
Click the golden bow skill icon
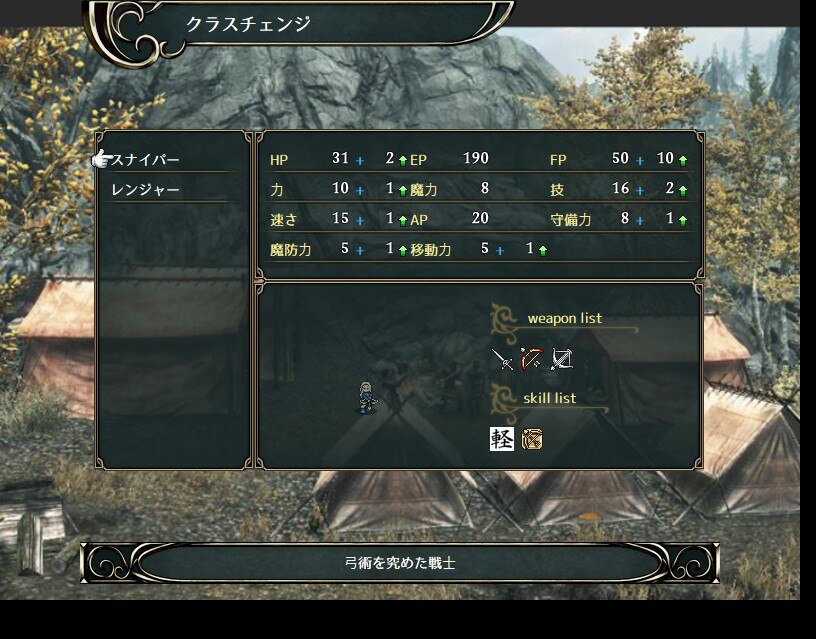click(532, 438)
